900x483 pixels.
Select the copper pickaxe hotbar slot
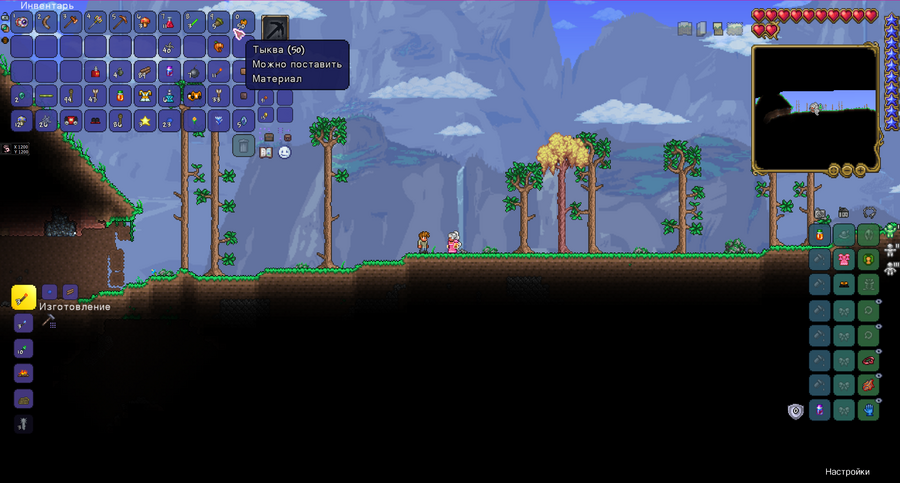tap(121, 22)
